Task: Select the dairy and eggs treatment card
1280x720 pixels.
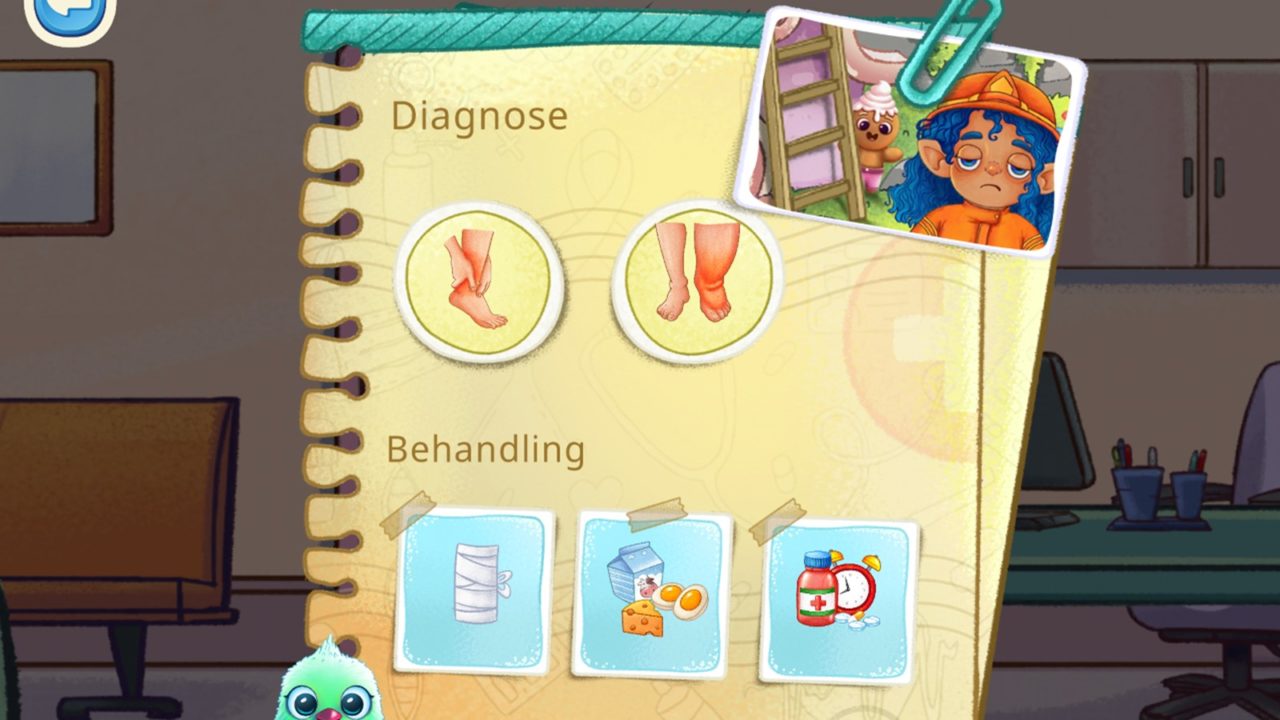Action: coord(653,594)
